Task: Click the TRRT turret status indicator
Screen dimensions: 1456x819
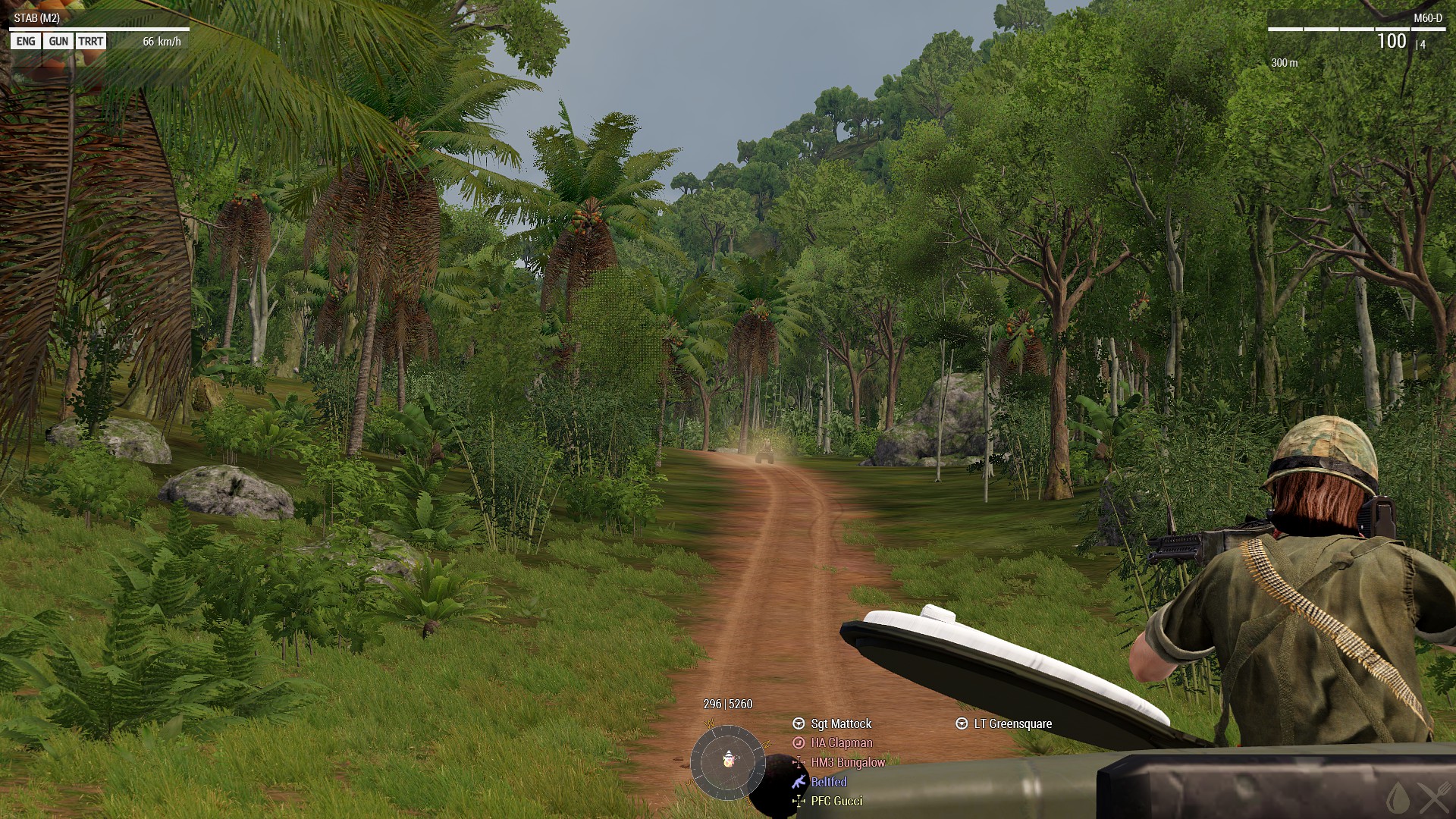Action: [90, 42]
